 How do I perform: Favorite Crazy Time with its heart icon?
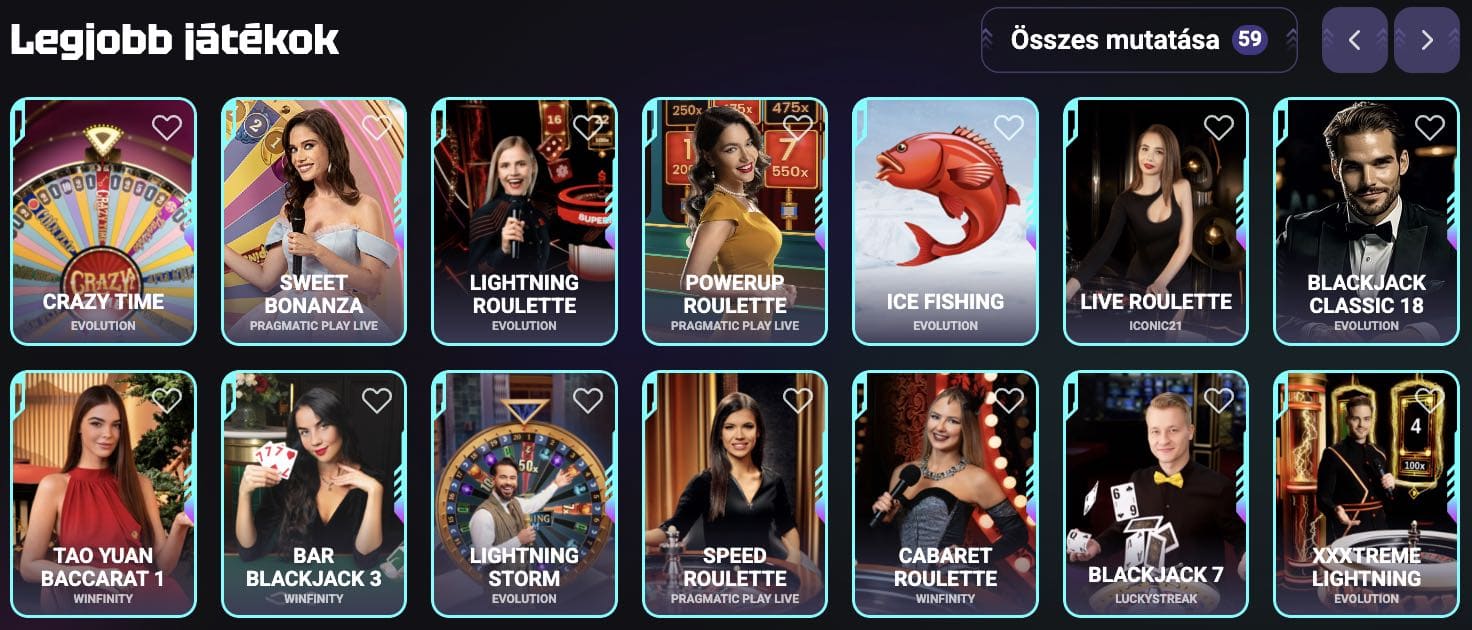[x=167, y=127]
